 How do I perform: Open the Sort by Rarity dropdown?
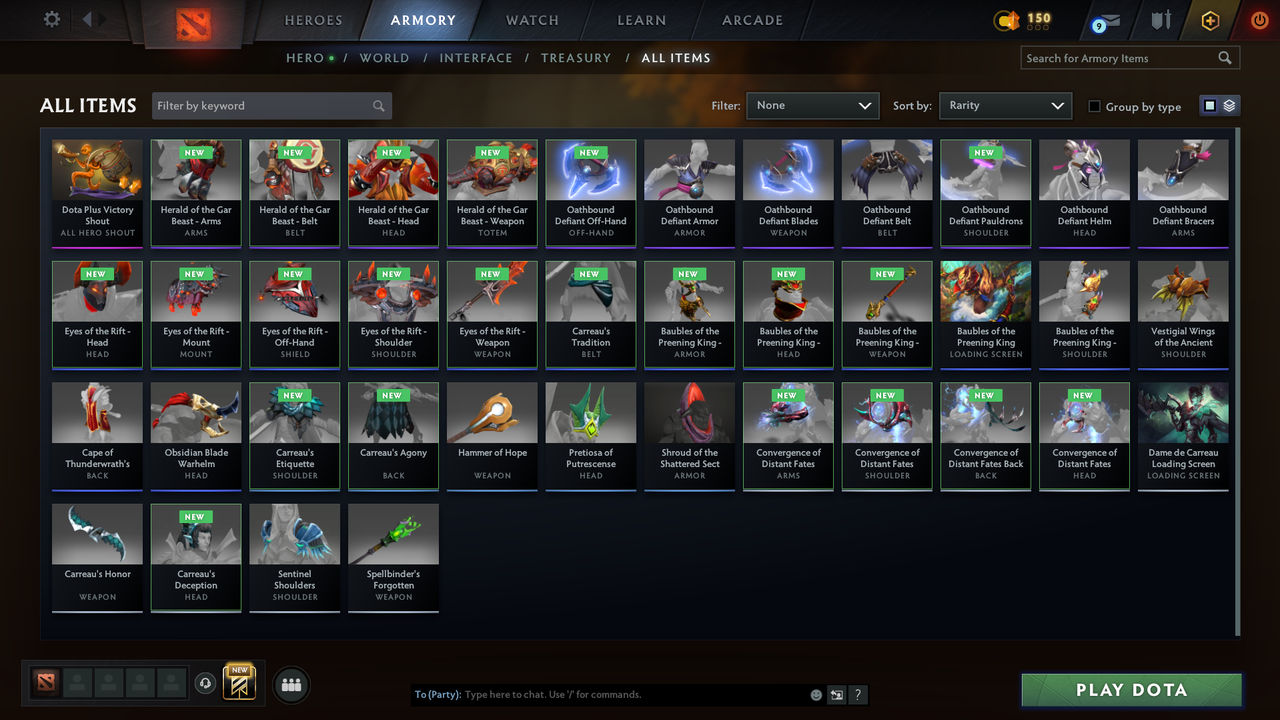pos(1005,104)
